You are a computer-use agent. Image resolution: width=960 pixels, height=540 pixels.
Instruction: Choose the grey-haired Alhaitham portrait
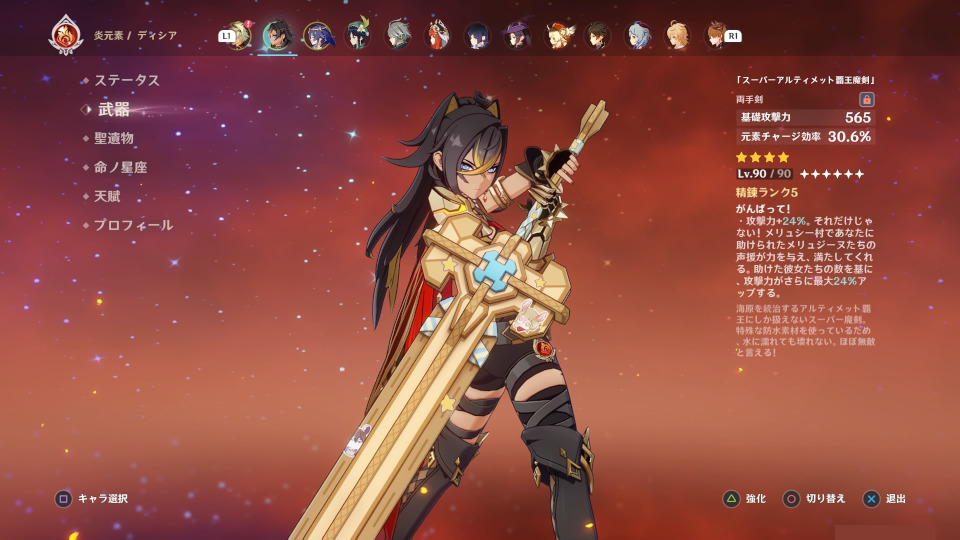tap(398, 36)
